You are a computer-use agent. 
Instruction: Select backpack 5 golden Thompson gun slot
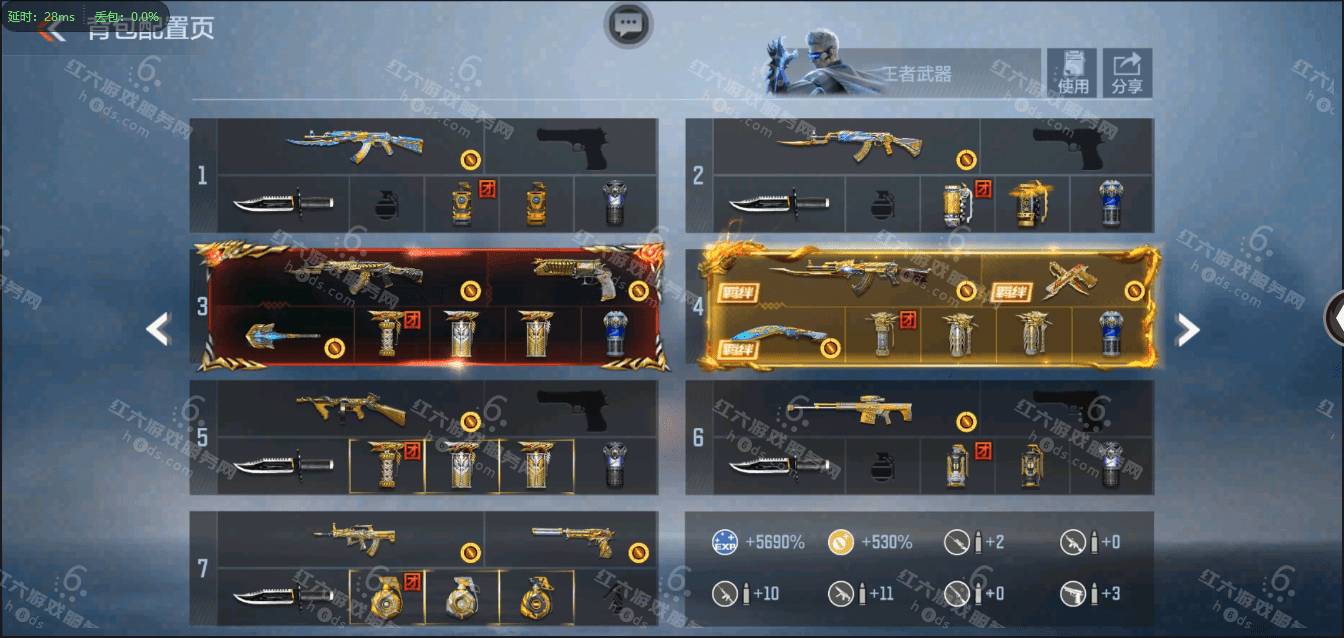351,408
